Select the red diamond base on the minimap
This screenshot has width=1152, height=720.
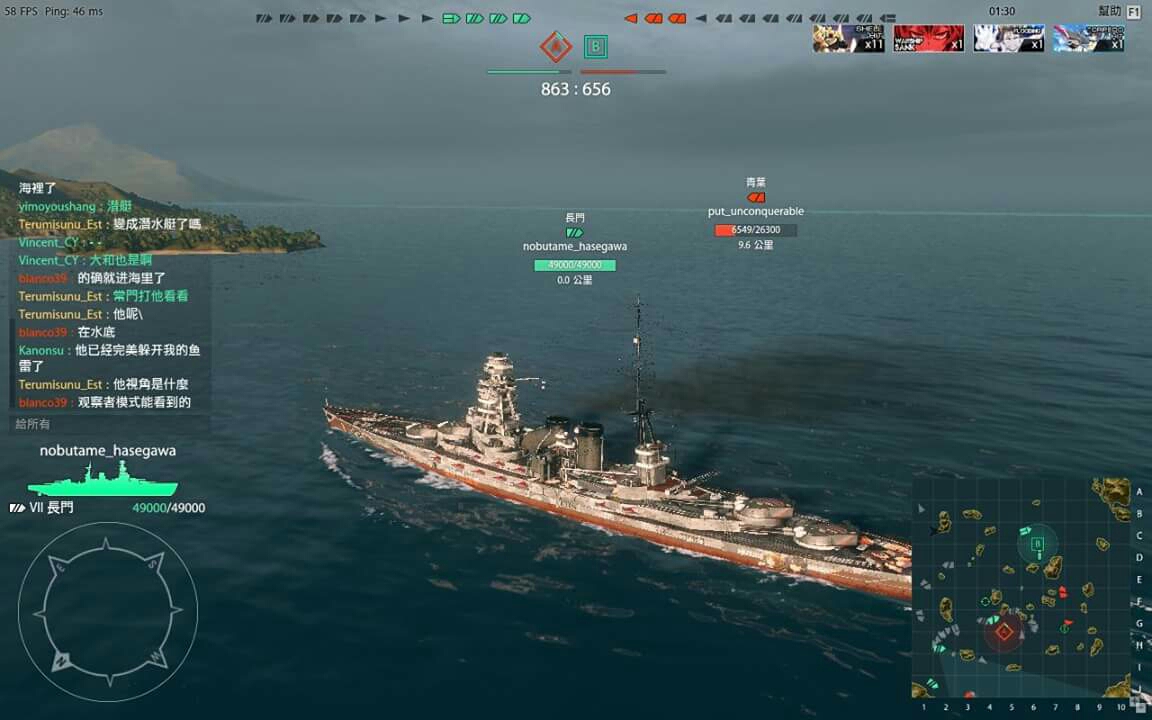(x=1004, y=631)
